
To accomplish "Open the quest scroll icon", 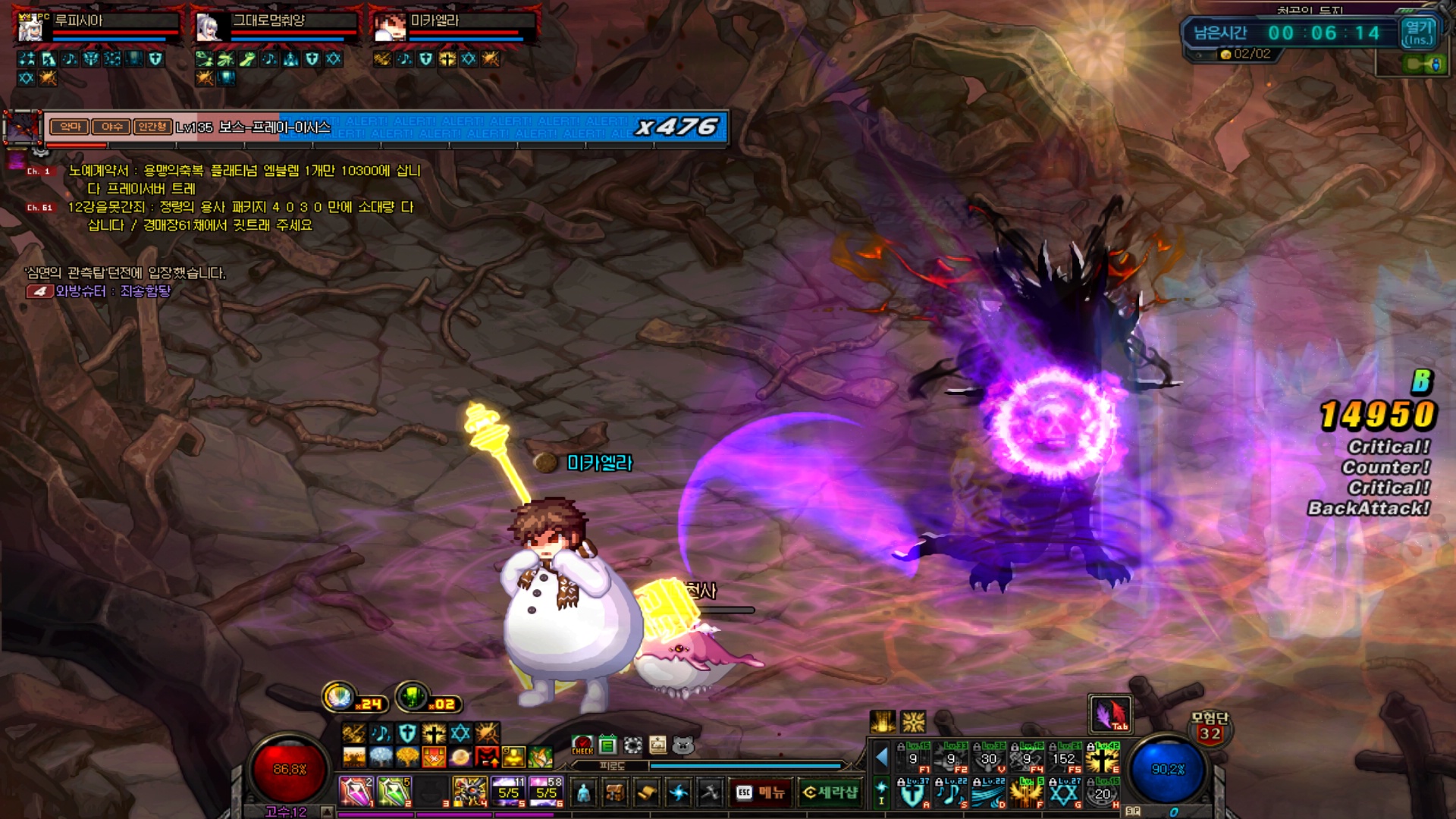I will pos(647,792).
